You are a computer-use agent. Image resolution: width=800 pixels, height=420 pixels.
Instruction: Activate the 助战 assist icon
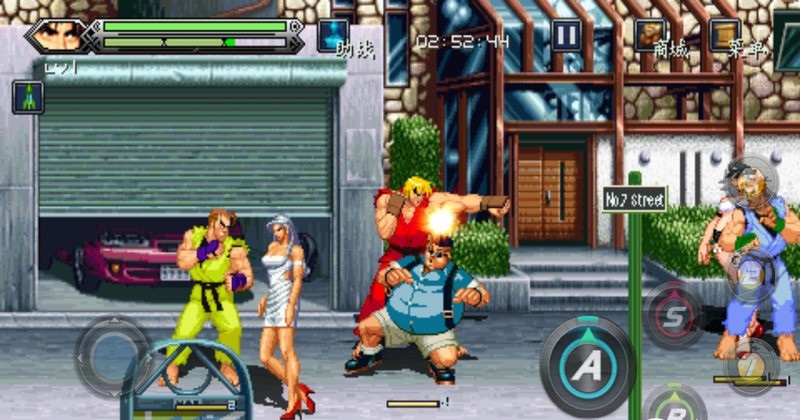(332, 35)
